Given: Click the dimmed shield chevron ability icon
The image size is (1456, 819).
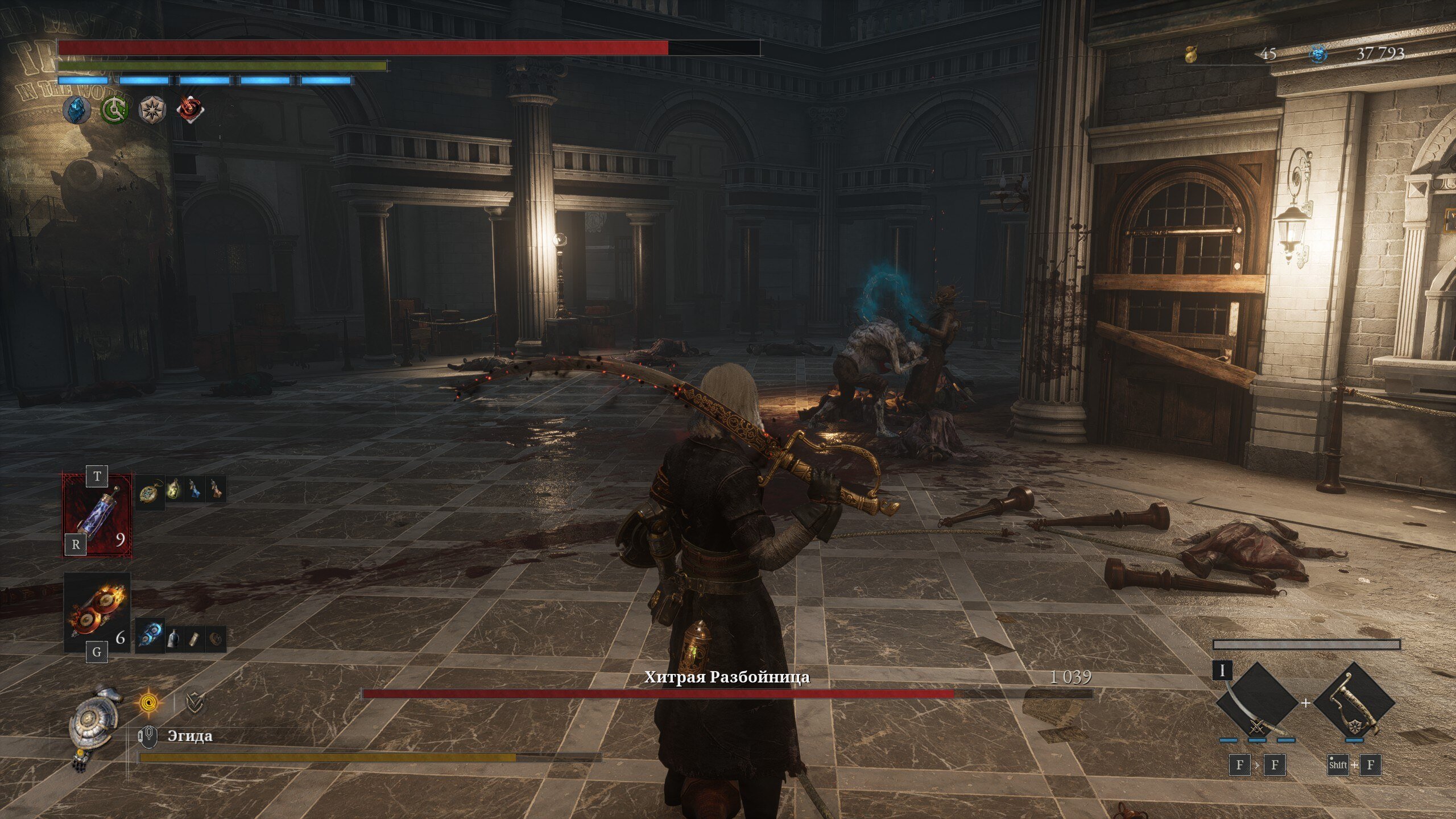Looking at the screenshot, I should point(195,703).
